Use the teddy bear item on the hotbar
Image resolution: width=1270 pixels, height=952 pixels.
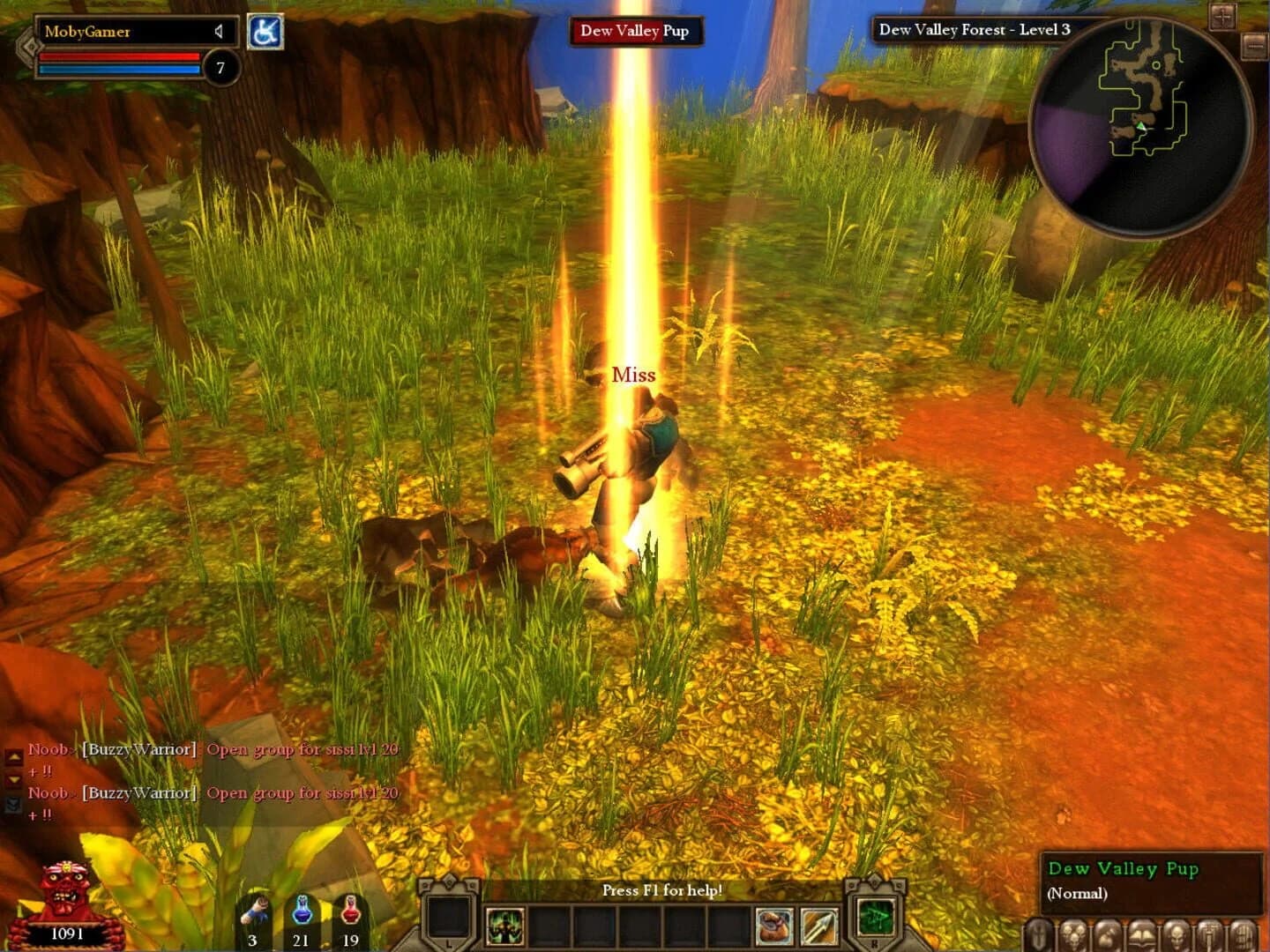pyautogui.click(x=774, y=923)
